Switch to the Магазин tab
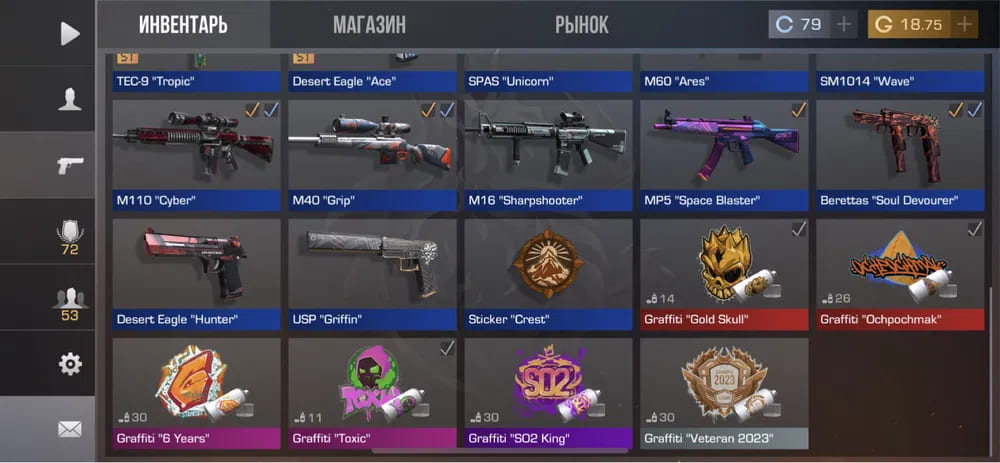Image resolution: width=1000 pixels, height=463 pixels. 369,24
